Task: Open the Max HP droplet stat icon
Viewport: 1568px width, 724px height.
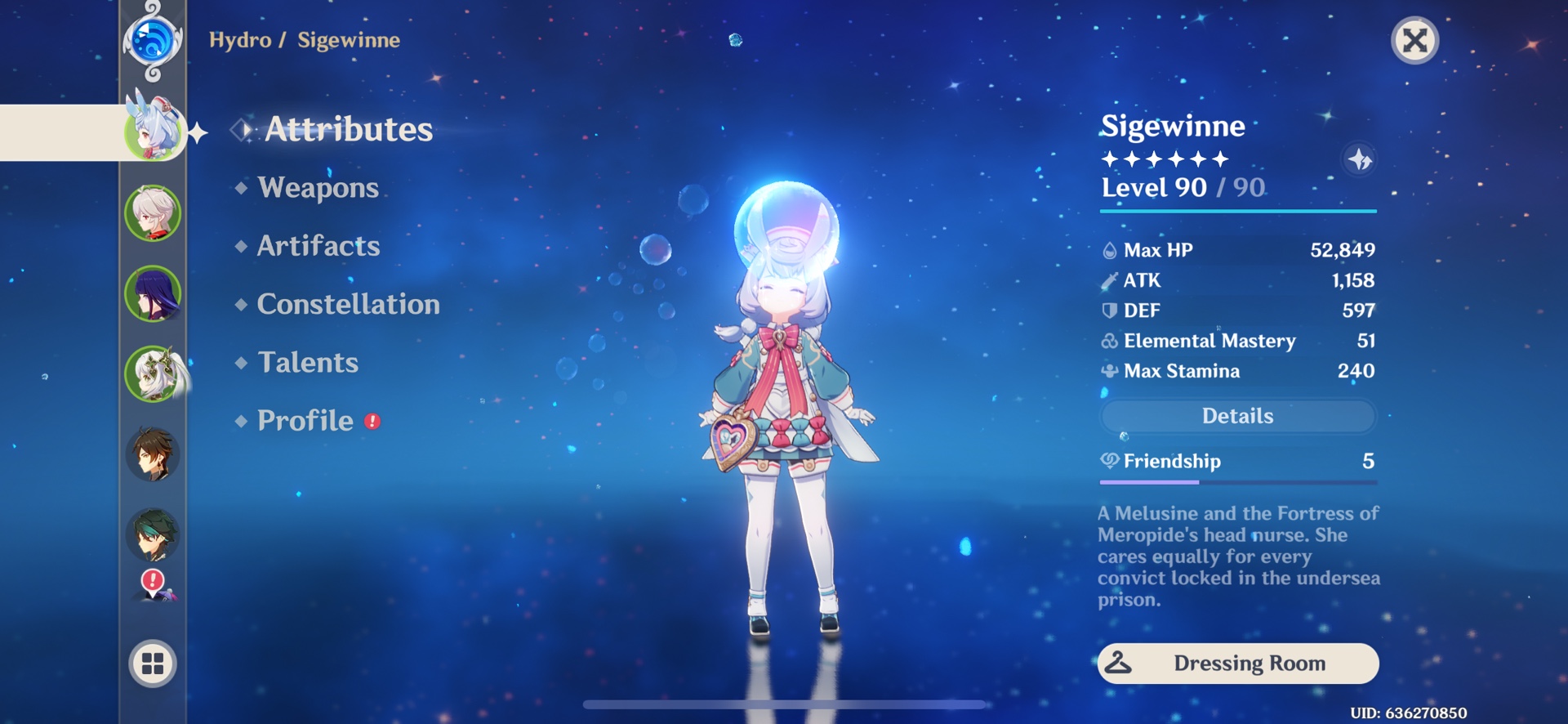Action: pyautogui.click(x=1108, y=249)
